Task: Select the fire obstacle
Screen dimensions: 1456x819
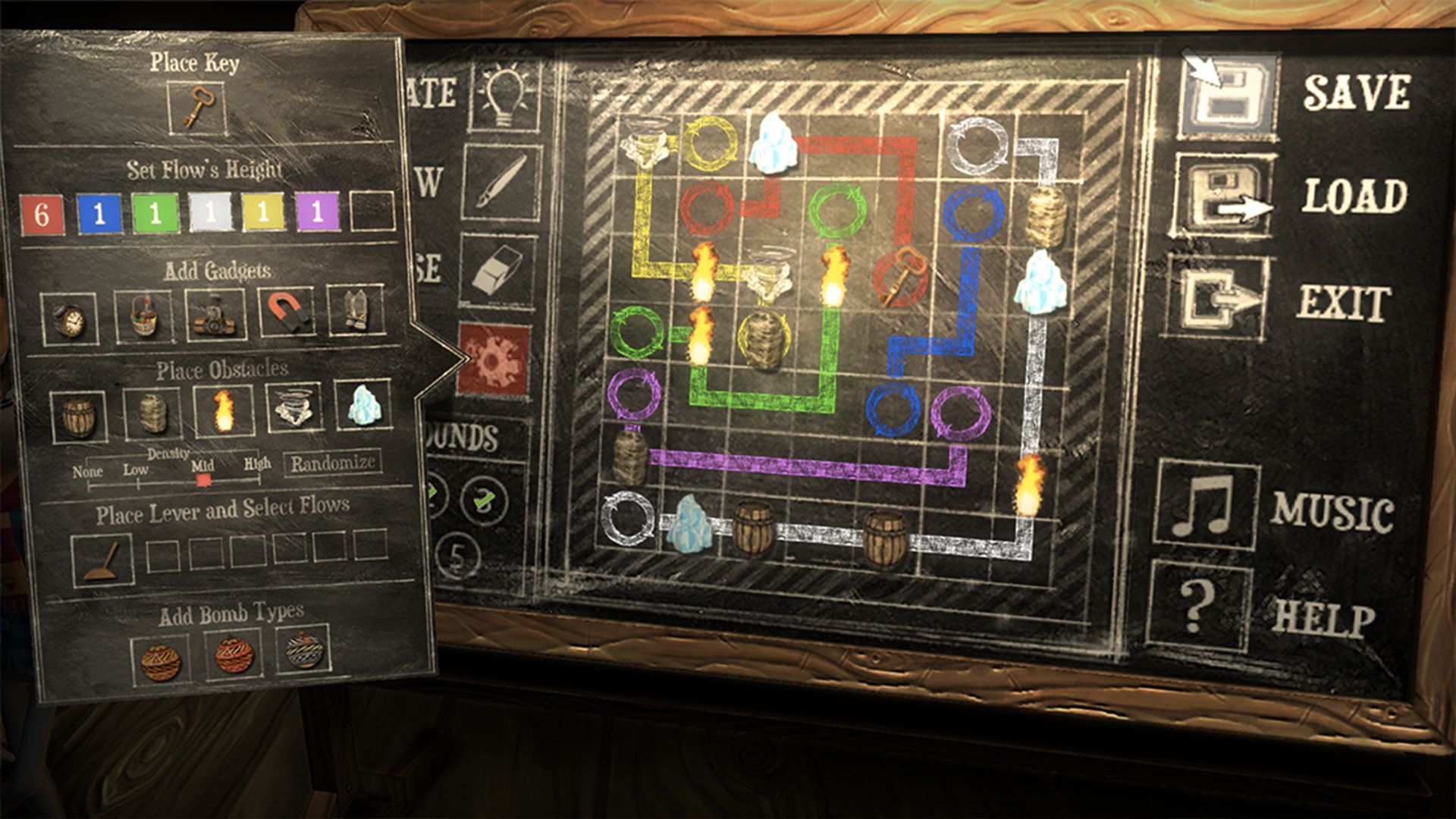Action: (x=222, y=410)
